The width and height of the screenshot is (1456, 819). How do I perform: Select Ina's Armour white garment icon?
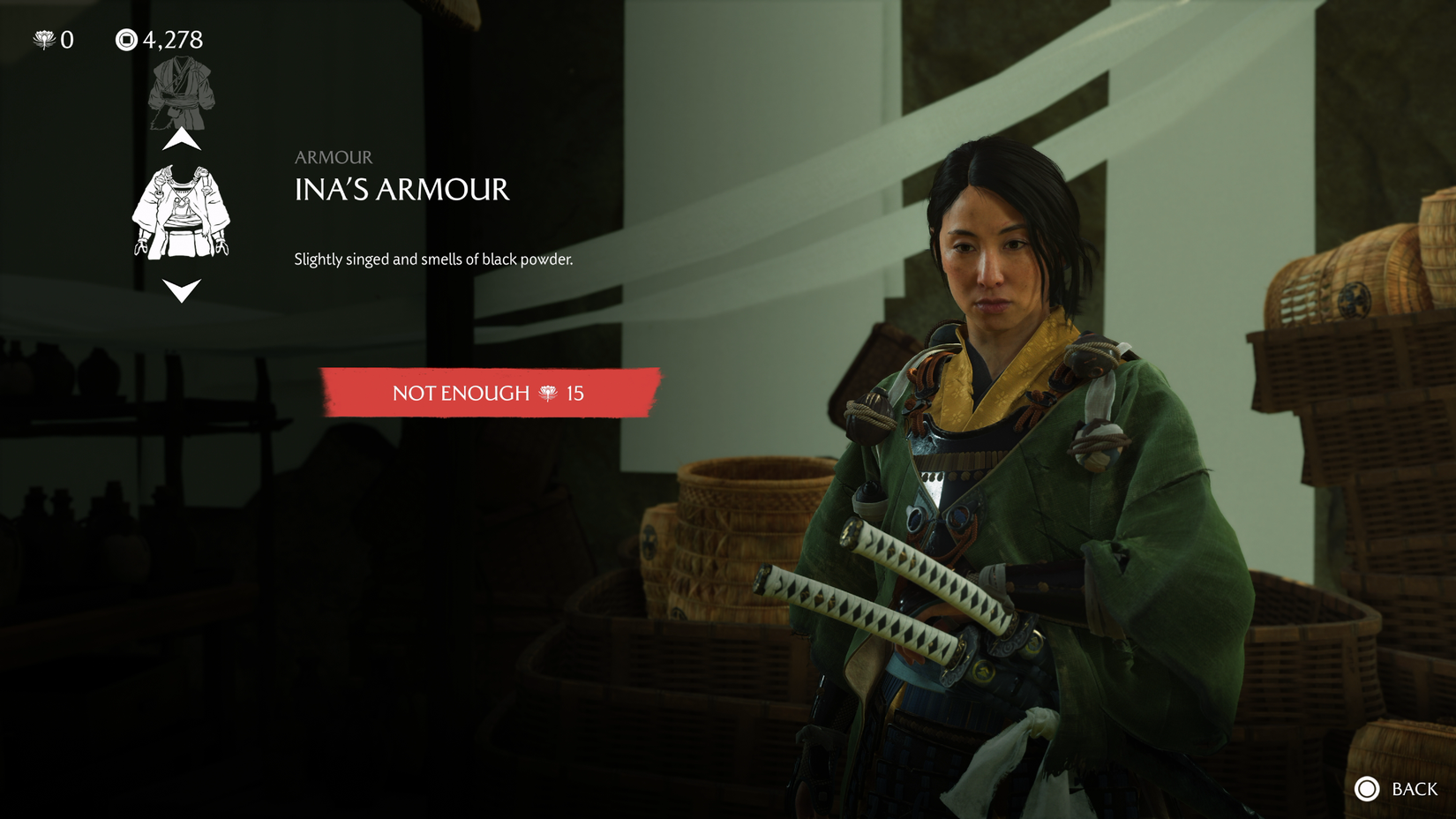(183, 209)
